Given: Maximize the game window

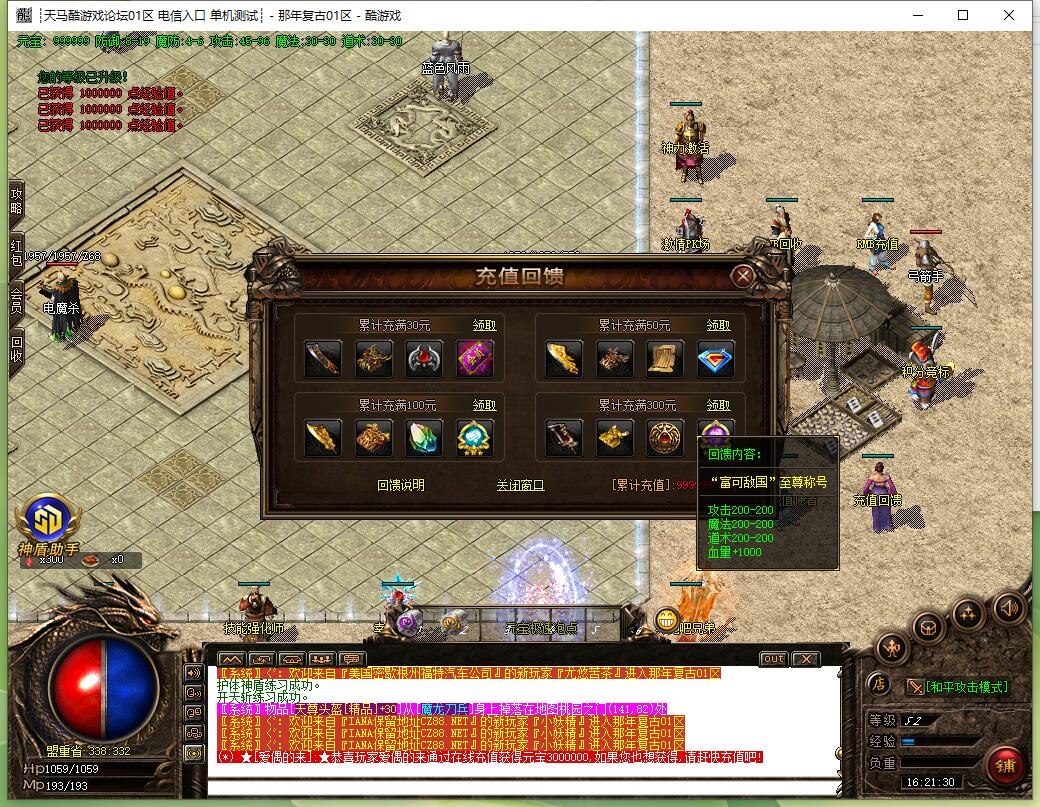Looking at the screenshot, I should (x=963, y=15).
